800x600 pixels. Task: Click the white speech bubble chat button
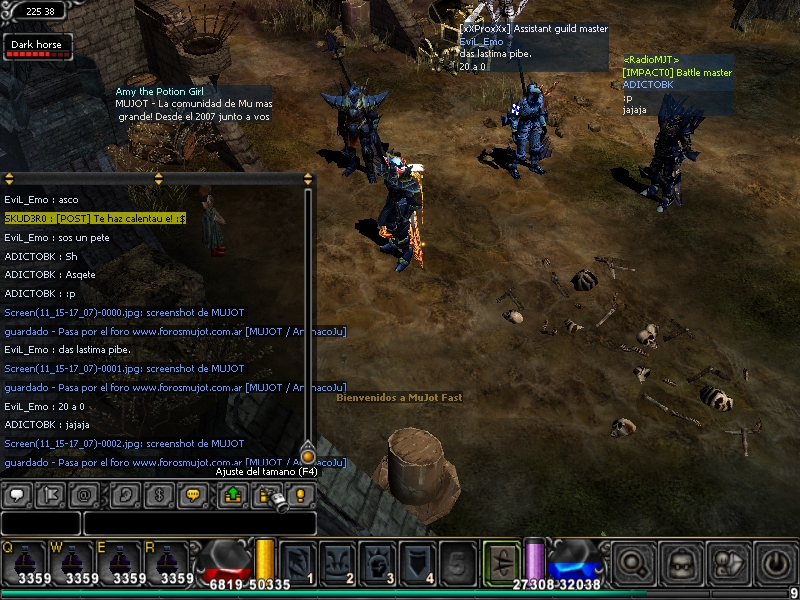(x=17, y=495)
